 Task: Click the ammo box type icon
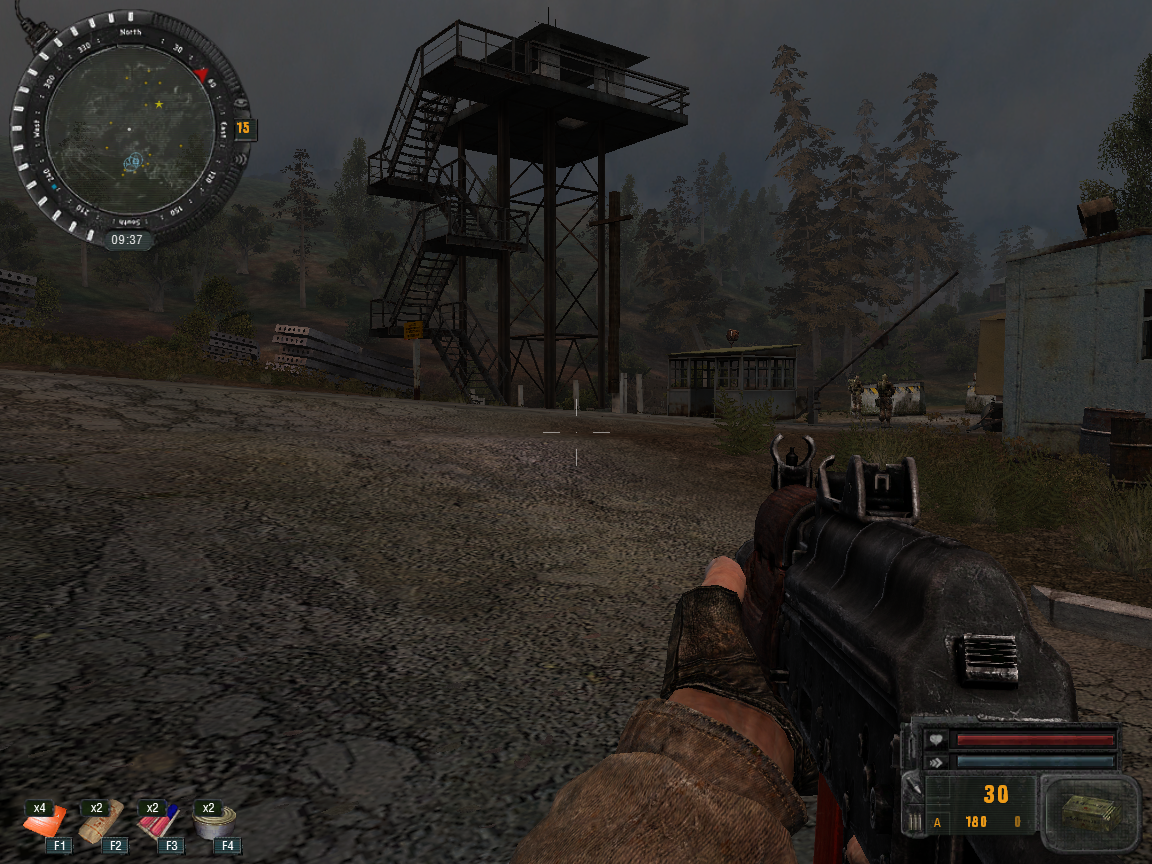tap(1088, 811)
